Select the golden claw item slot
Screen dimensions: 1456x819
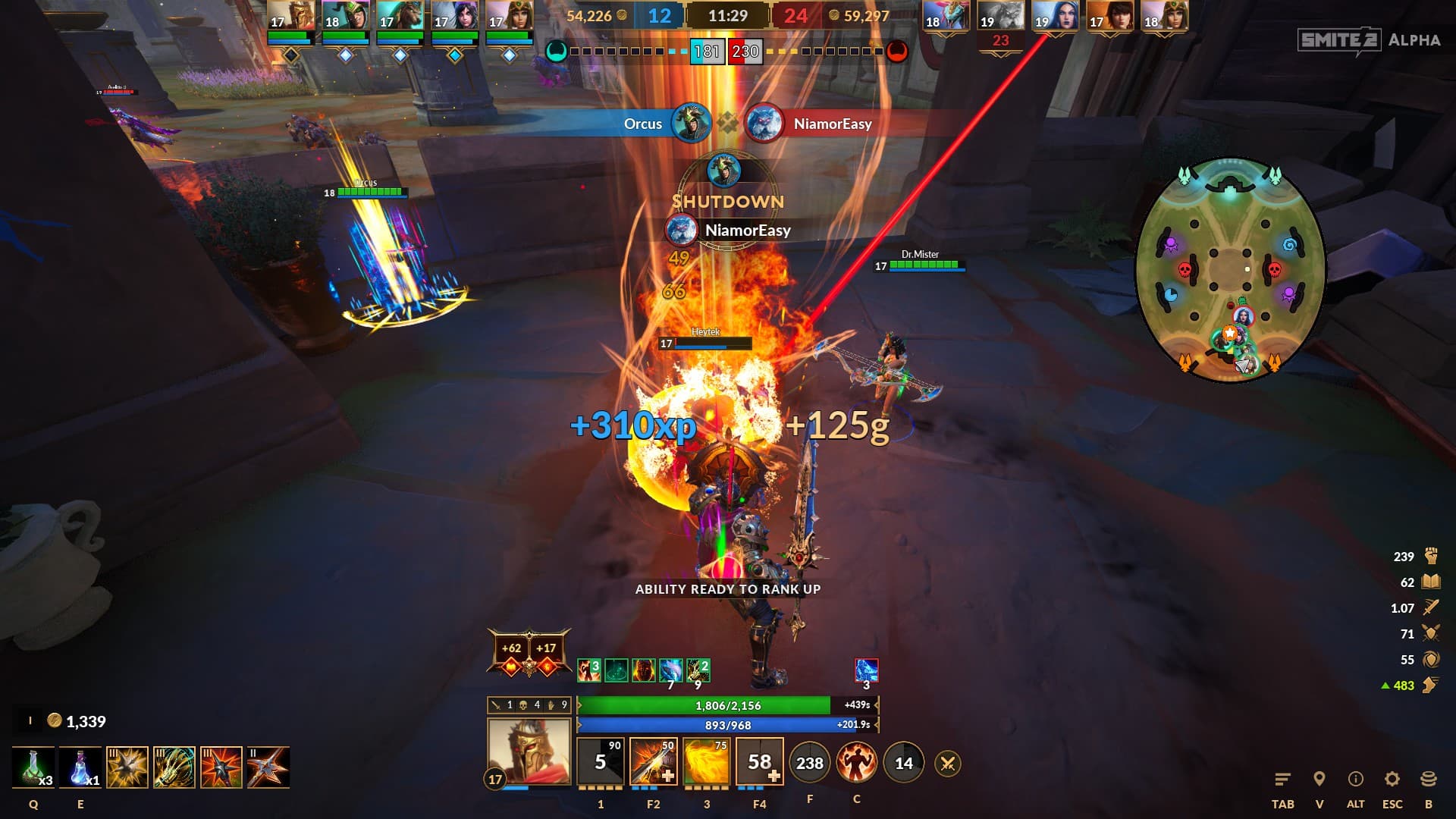(x=174, y=767)
